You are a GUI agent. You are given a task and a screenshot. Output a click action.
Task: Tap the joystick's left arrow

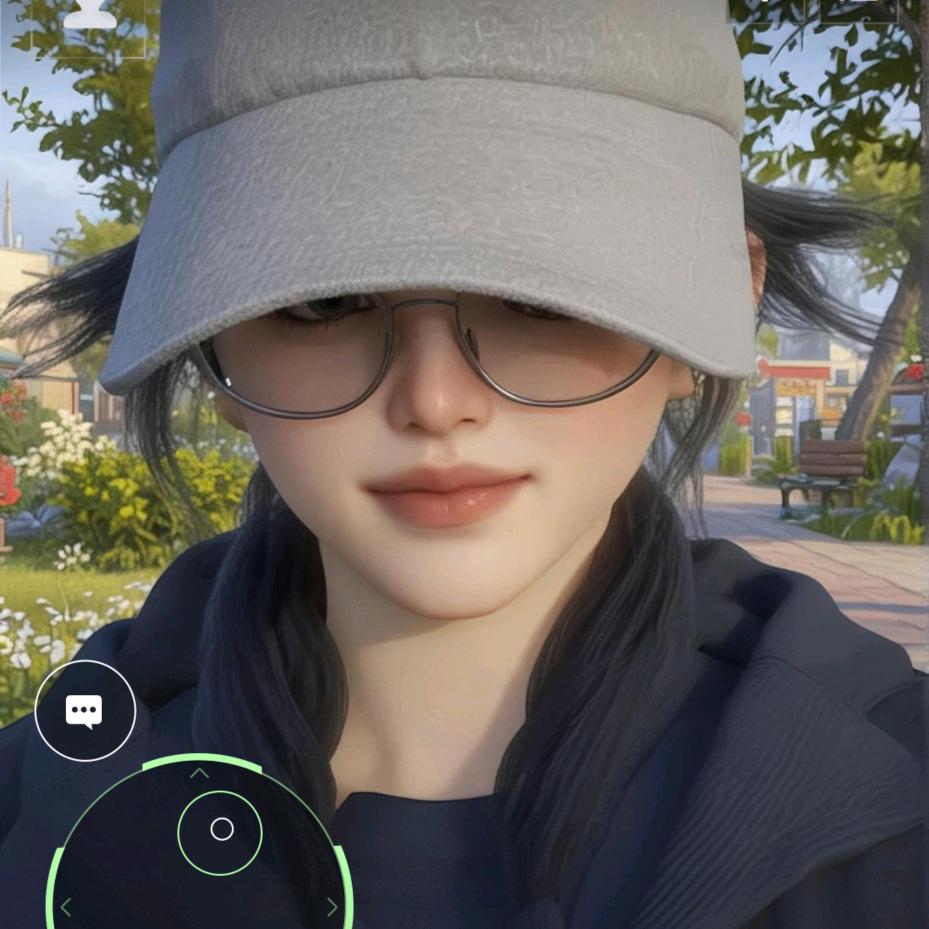(66, 907)
